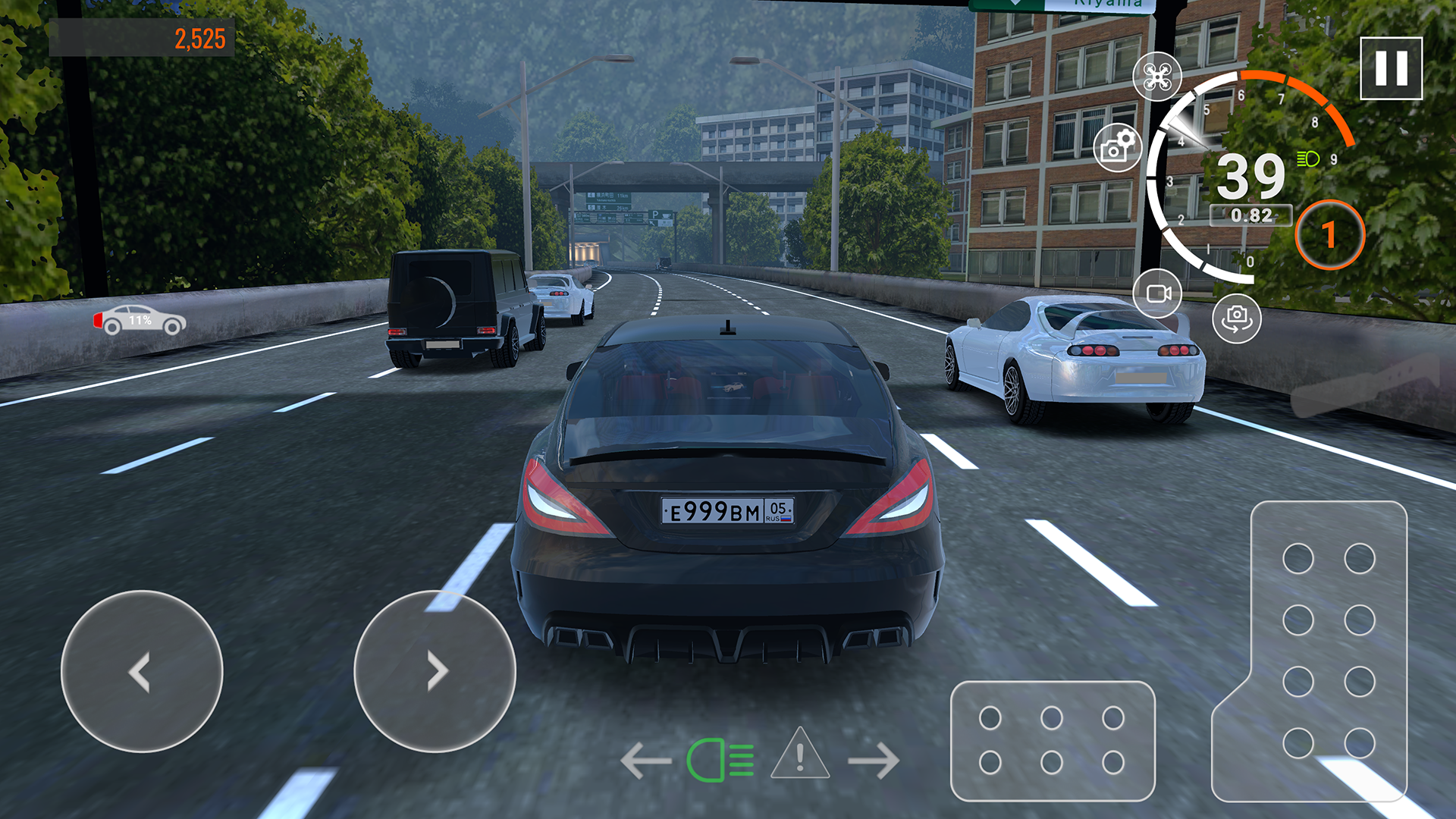Open the photo mode settings icon
This screenshot has height=819, width=1456.
click(1116, 146)
